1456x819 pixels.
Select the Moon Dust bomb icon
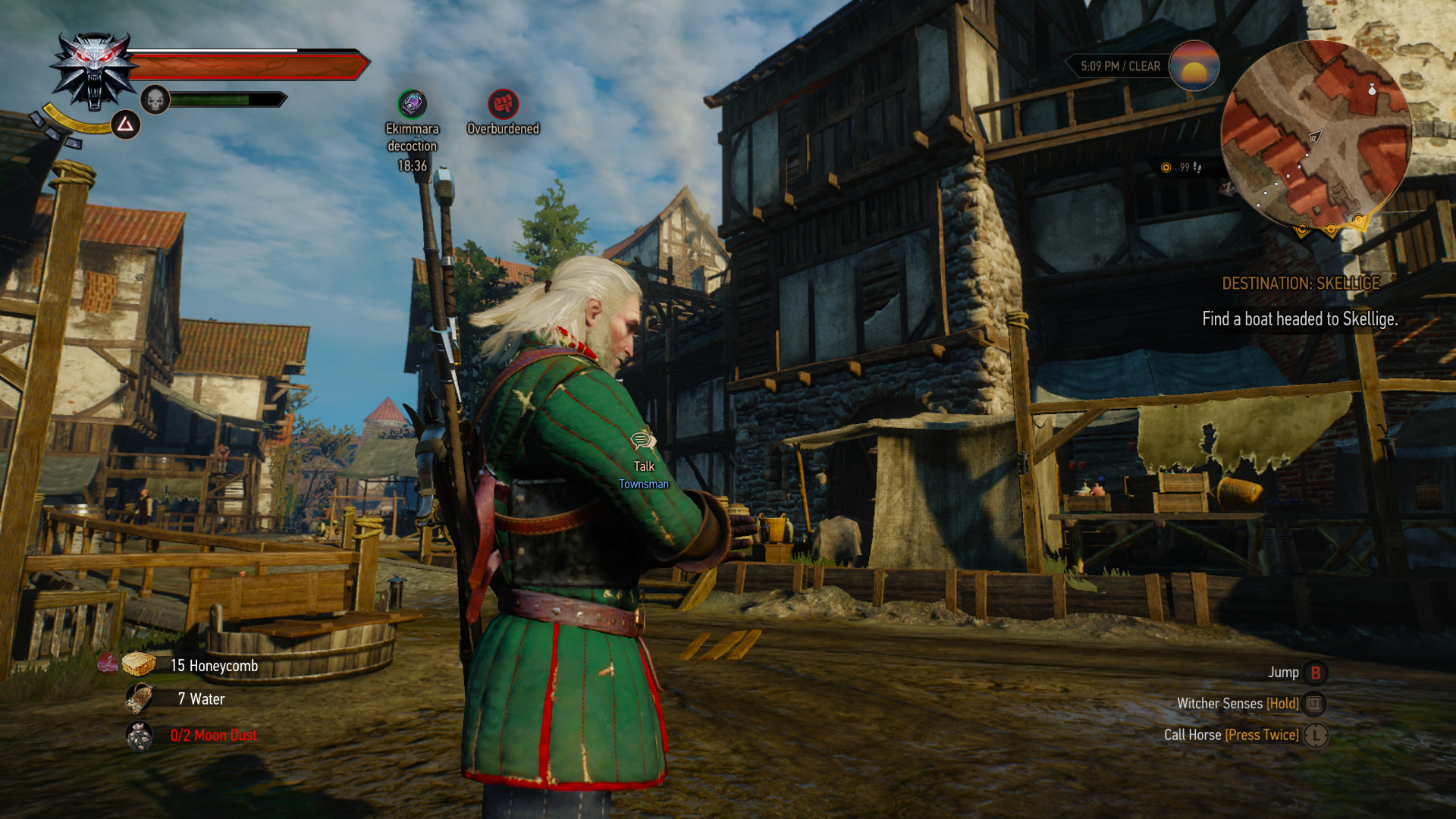coord(140,736)
